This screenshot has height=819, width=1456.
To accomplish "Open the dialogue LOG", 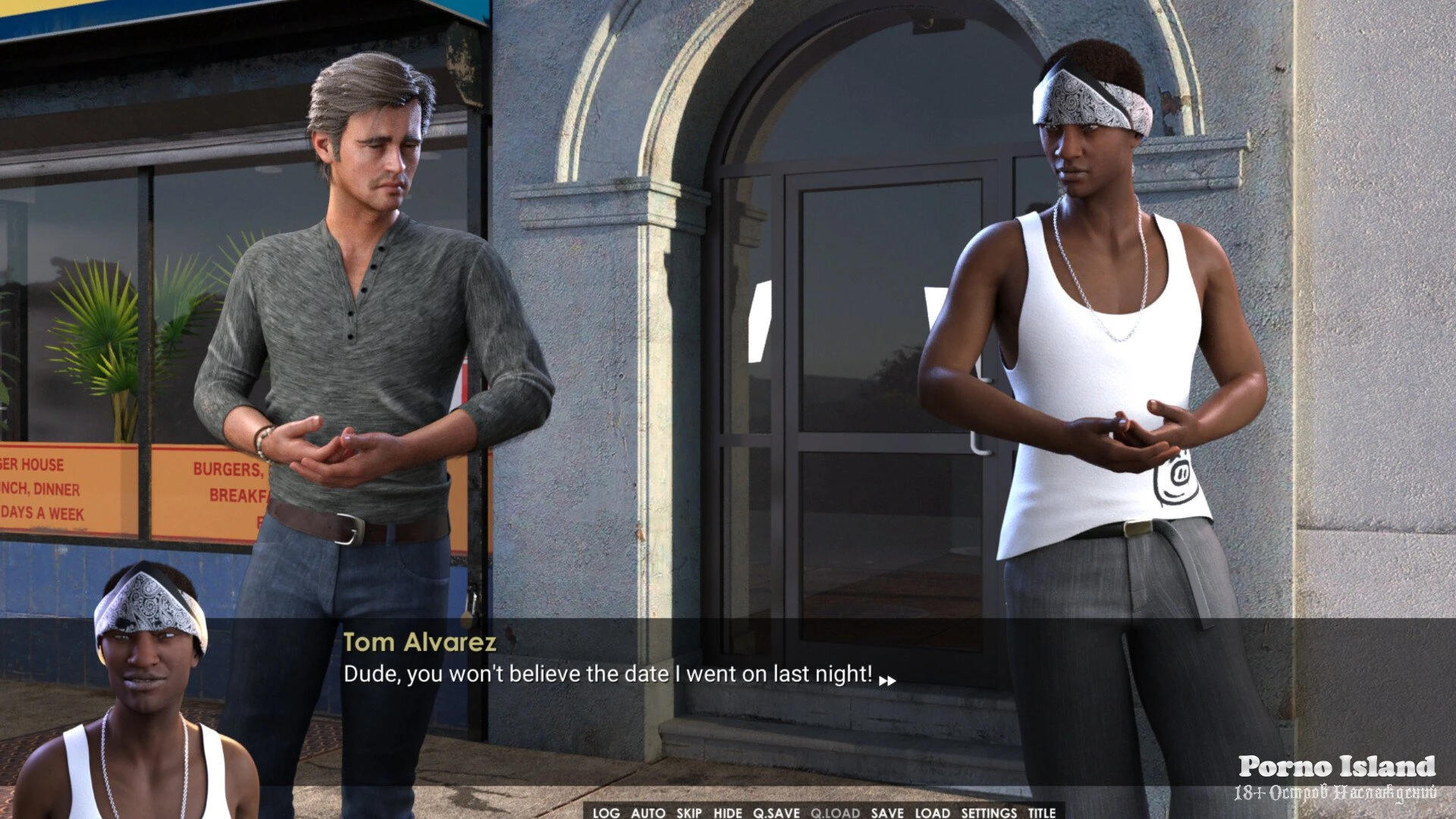I will tap(606, 812).
